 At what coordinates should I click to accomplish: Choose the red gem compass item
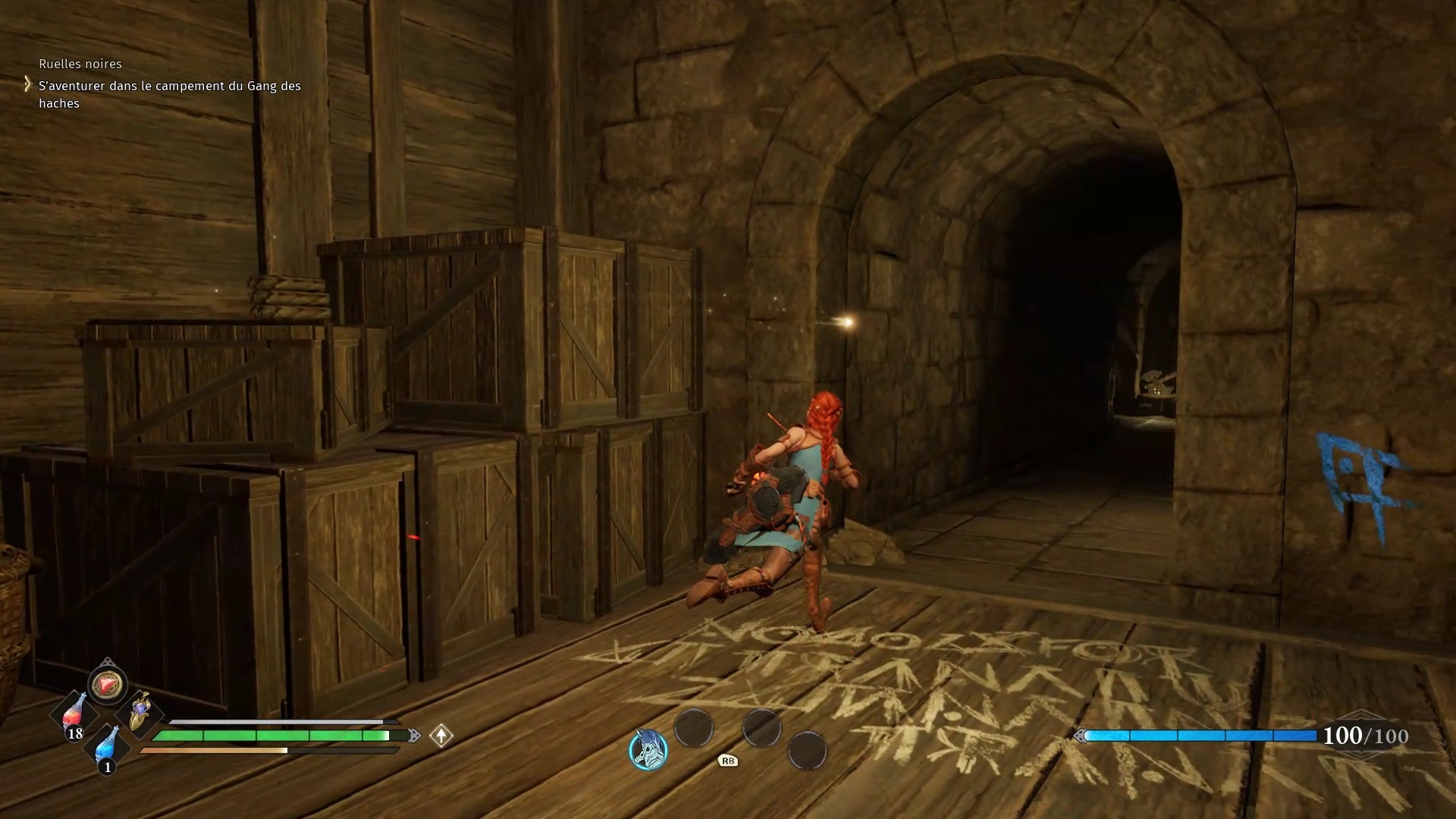(x=107, y=685)
